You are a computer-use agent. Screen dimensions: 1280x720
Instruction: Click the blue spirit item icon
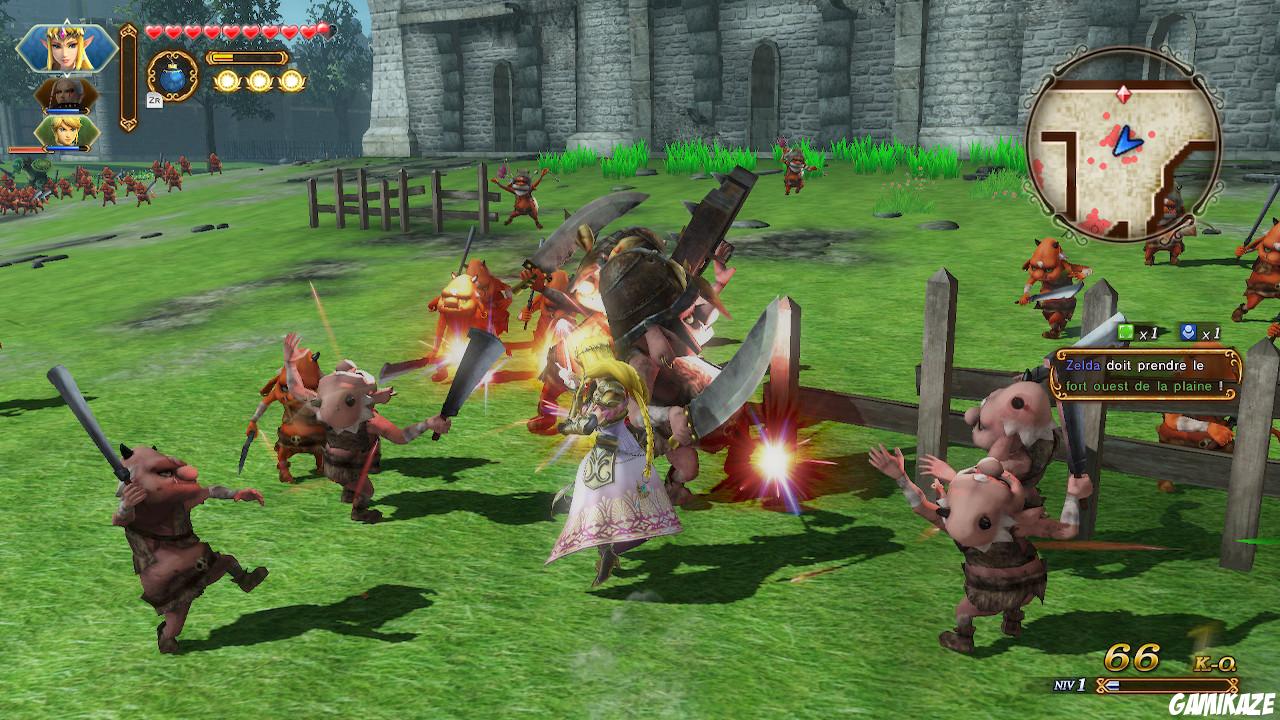tap(1187, 331)
